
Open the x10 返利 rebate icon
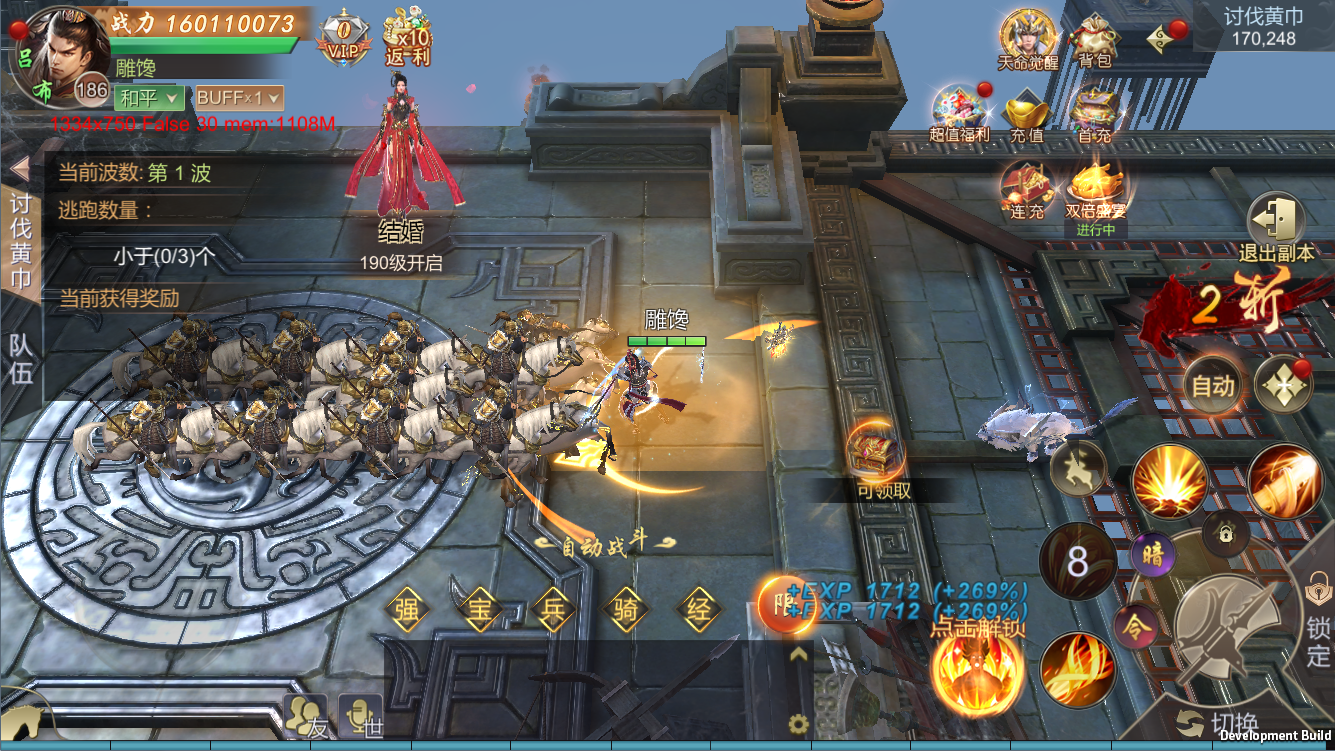[407, 38]
